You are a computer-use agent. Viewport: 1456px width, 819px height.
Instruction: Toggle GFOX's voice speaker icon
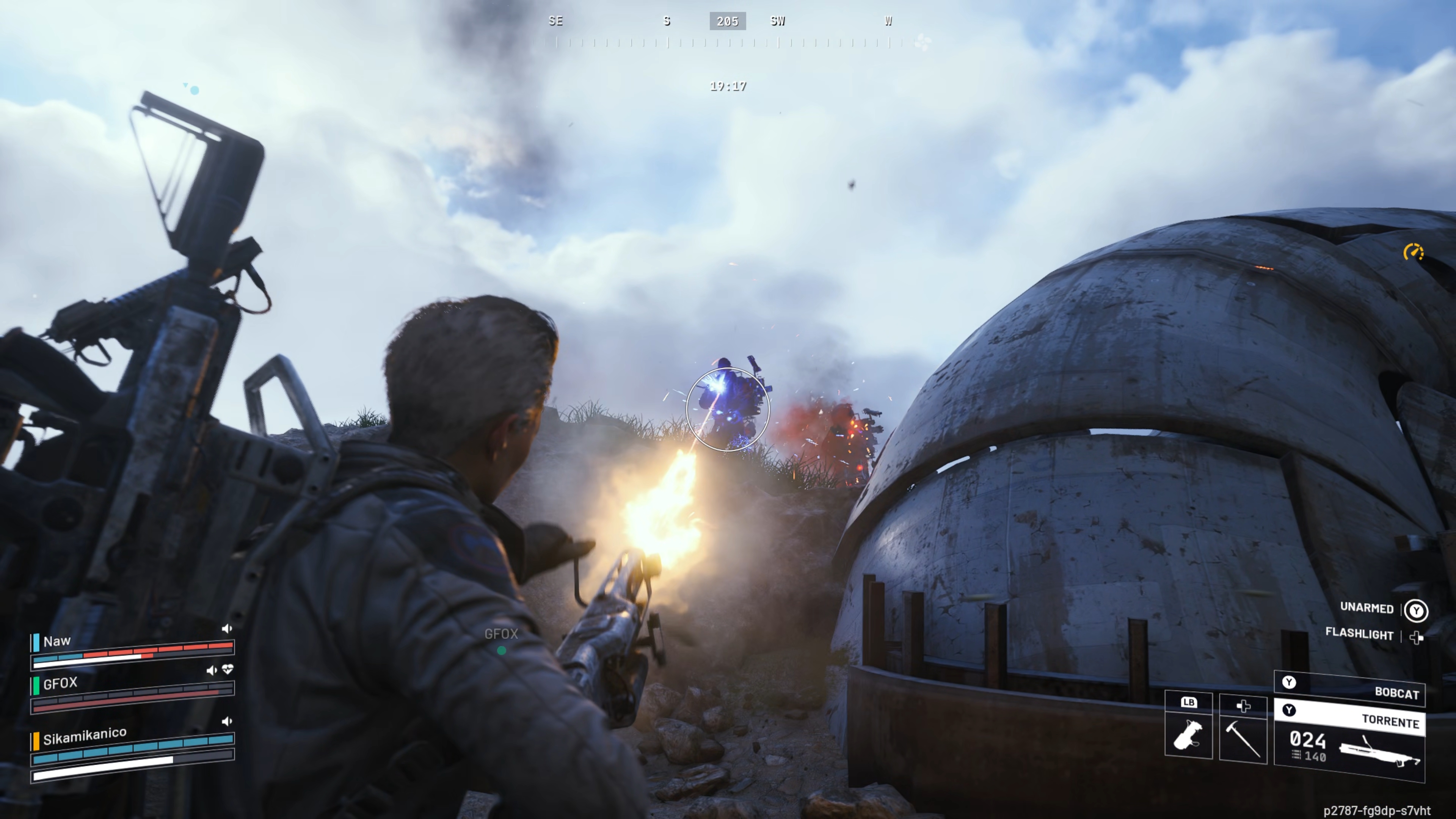[212, 670]
